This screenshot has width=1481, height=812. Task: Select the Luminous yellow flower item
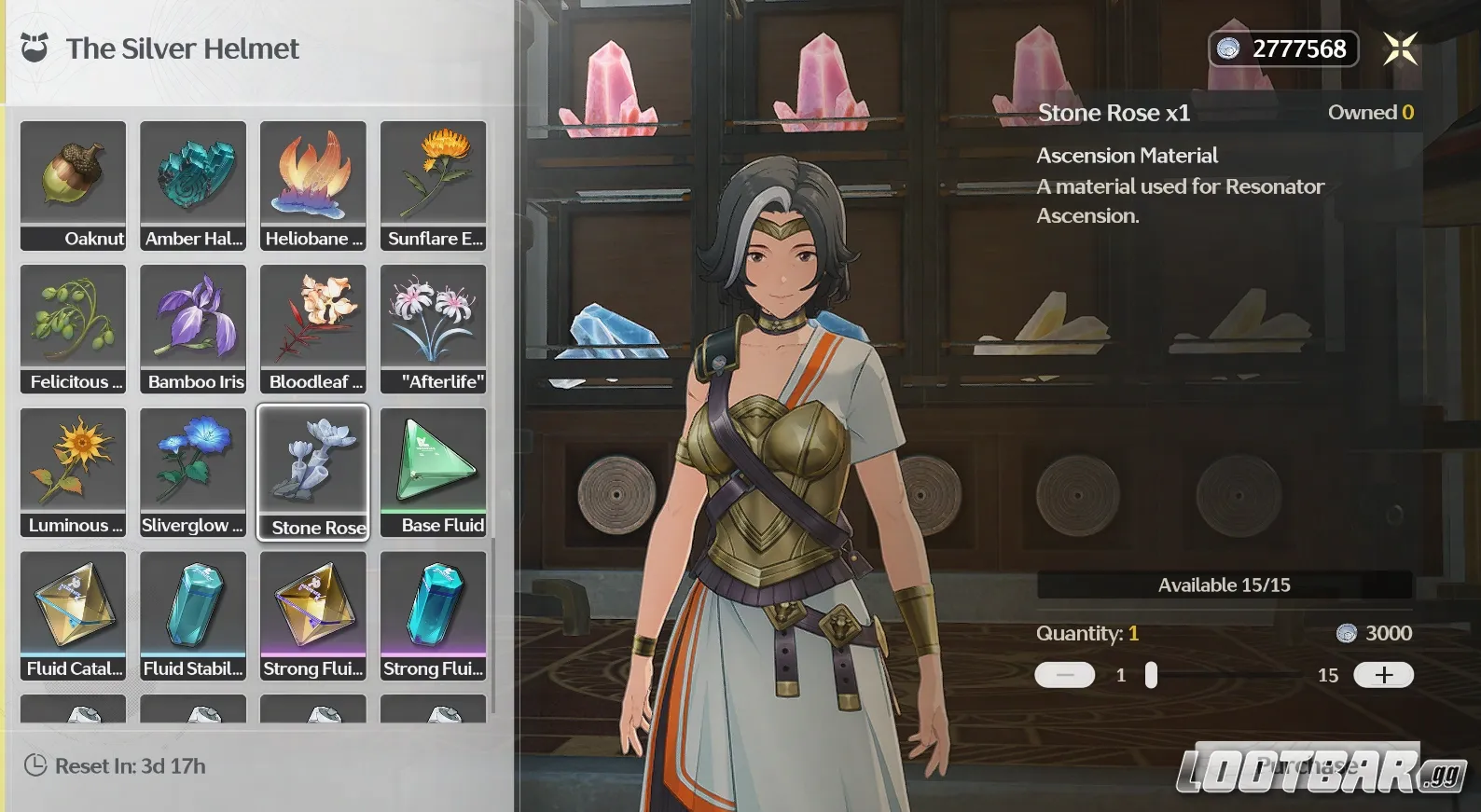73,472
